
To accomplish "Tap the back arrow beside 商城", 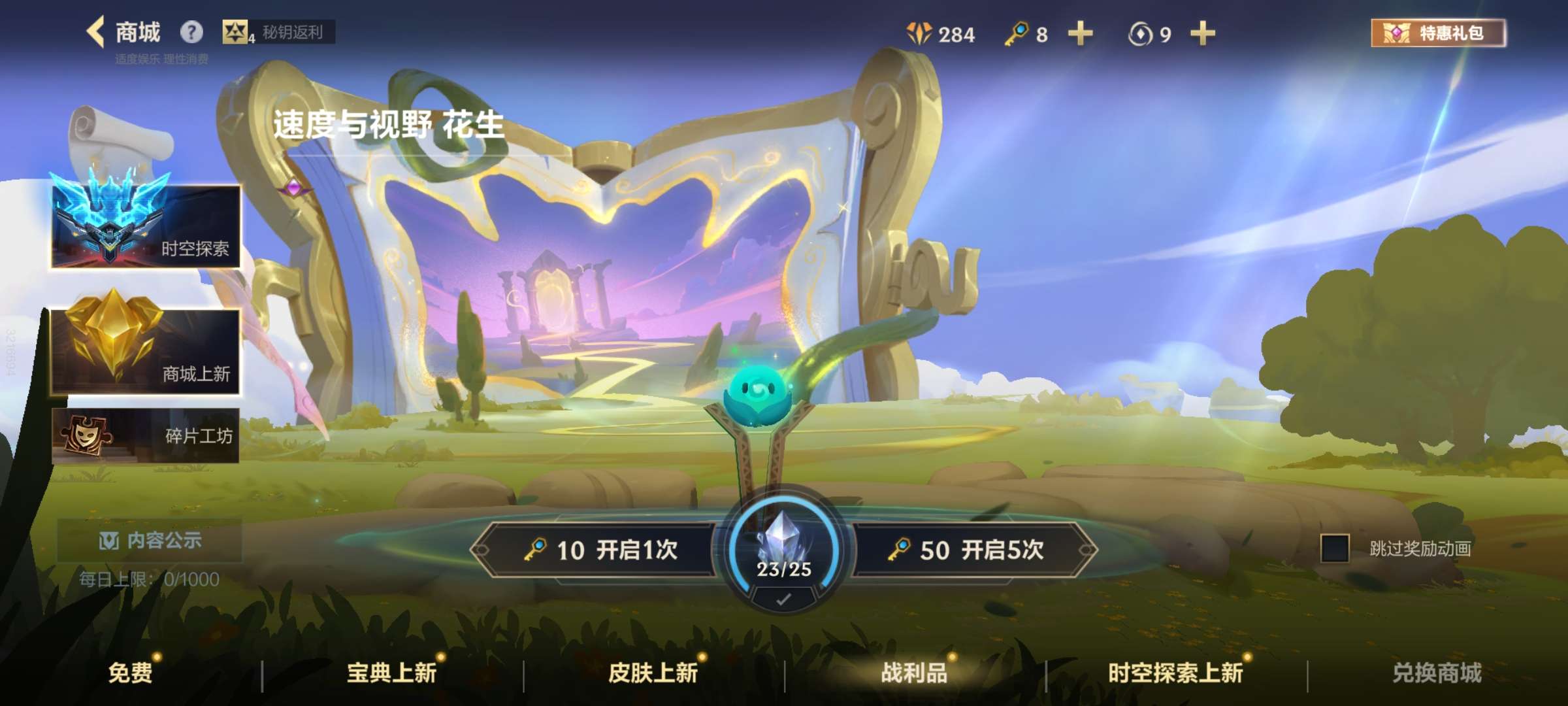I will (97, 31).
